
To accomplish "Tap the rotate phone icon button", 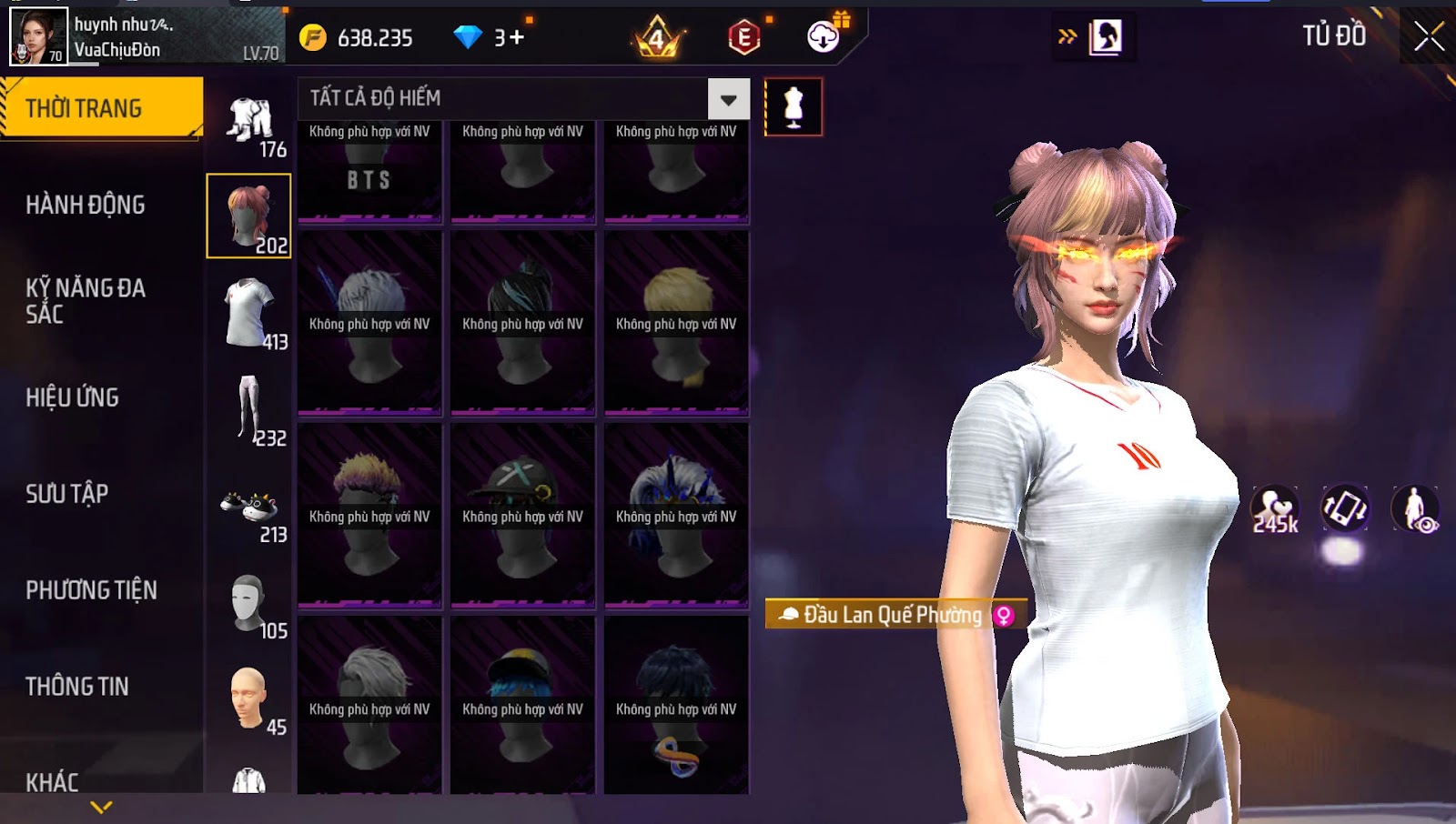I will pyautogui.click(x=1344, y=507).
